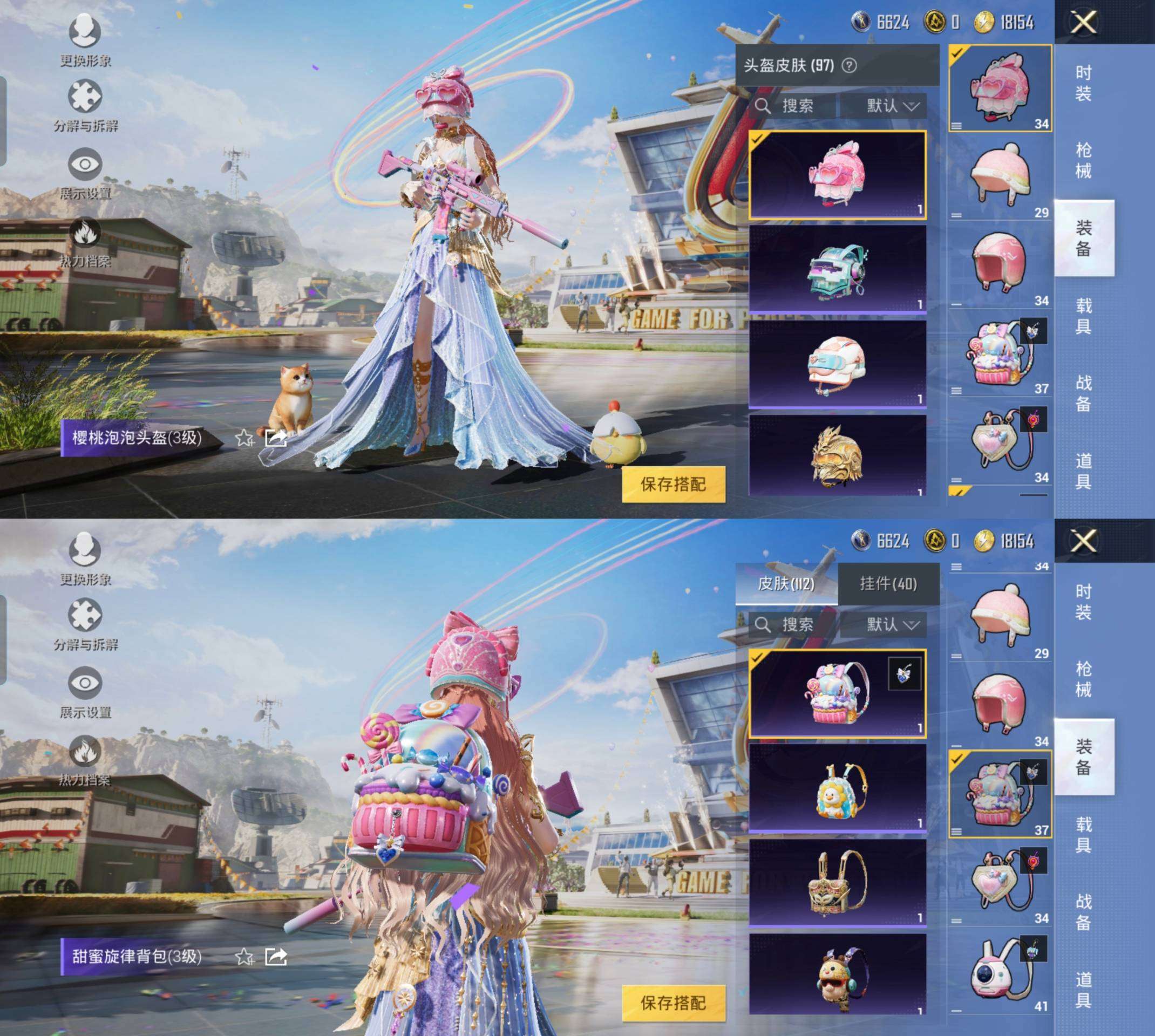Choose the yellow duck backpack skin
Viewport: 1155px width, 1036px height.
coord(837,789)
